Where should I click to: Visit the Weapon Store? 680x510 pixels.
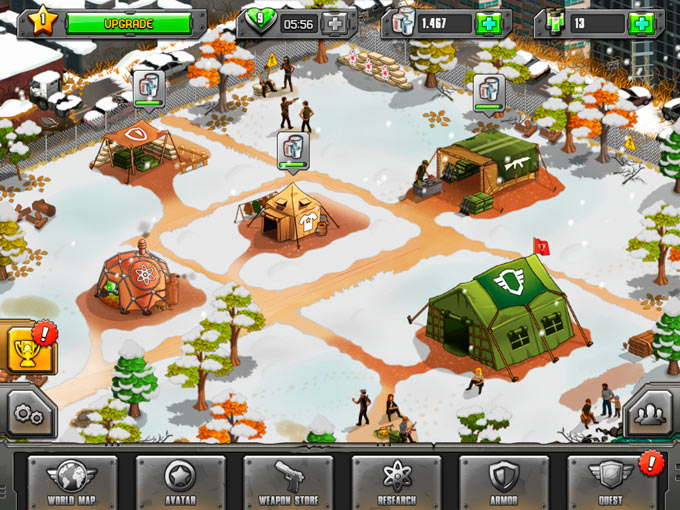(288, 482)
